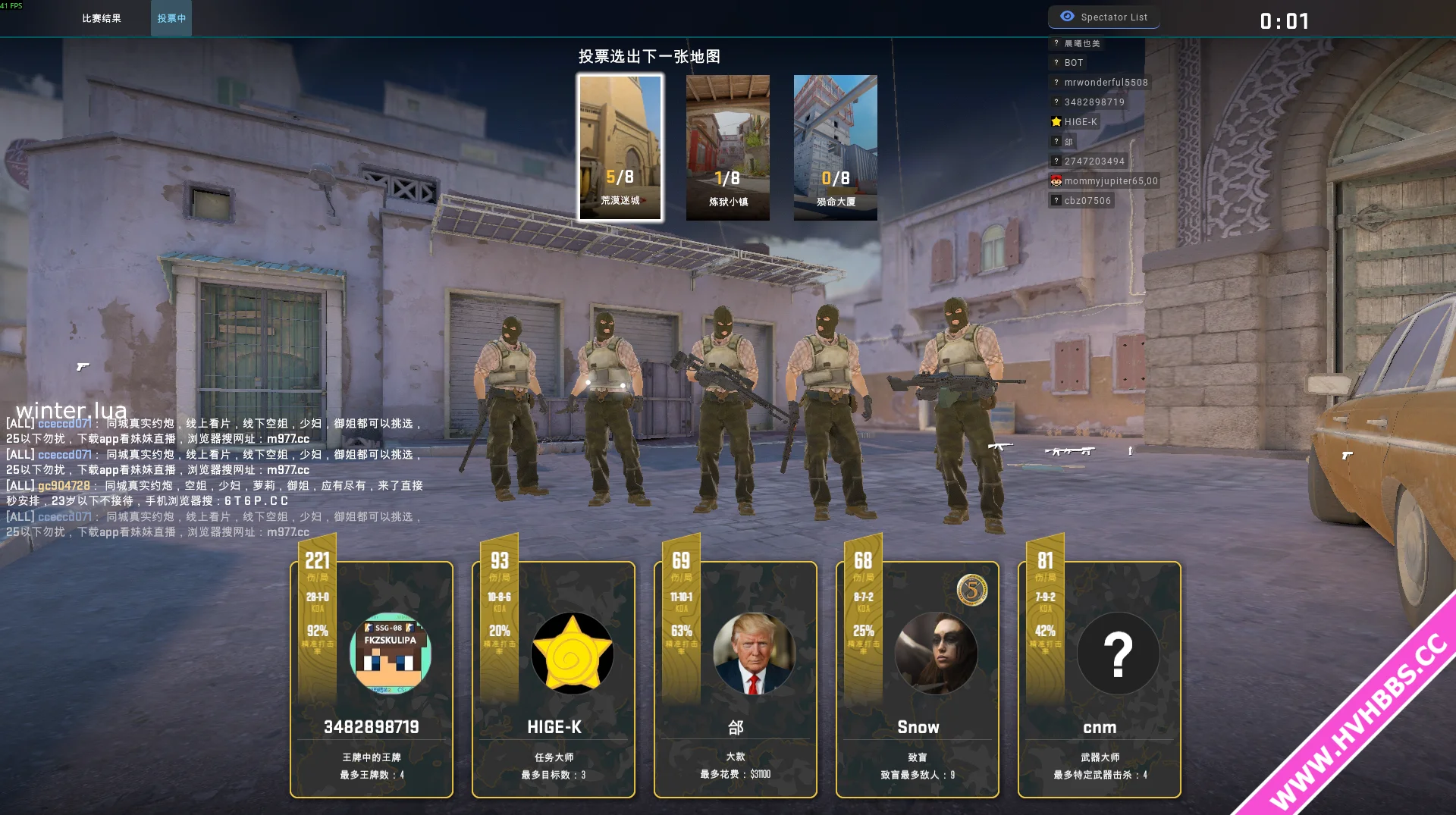Viewport: 1456px width, 815px height.
Task: Select the 邰 player card
Action: tap(736, 679)
